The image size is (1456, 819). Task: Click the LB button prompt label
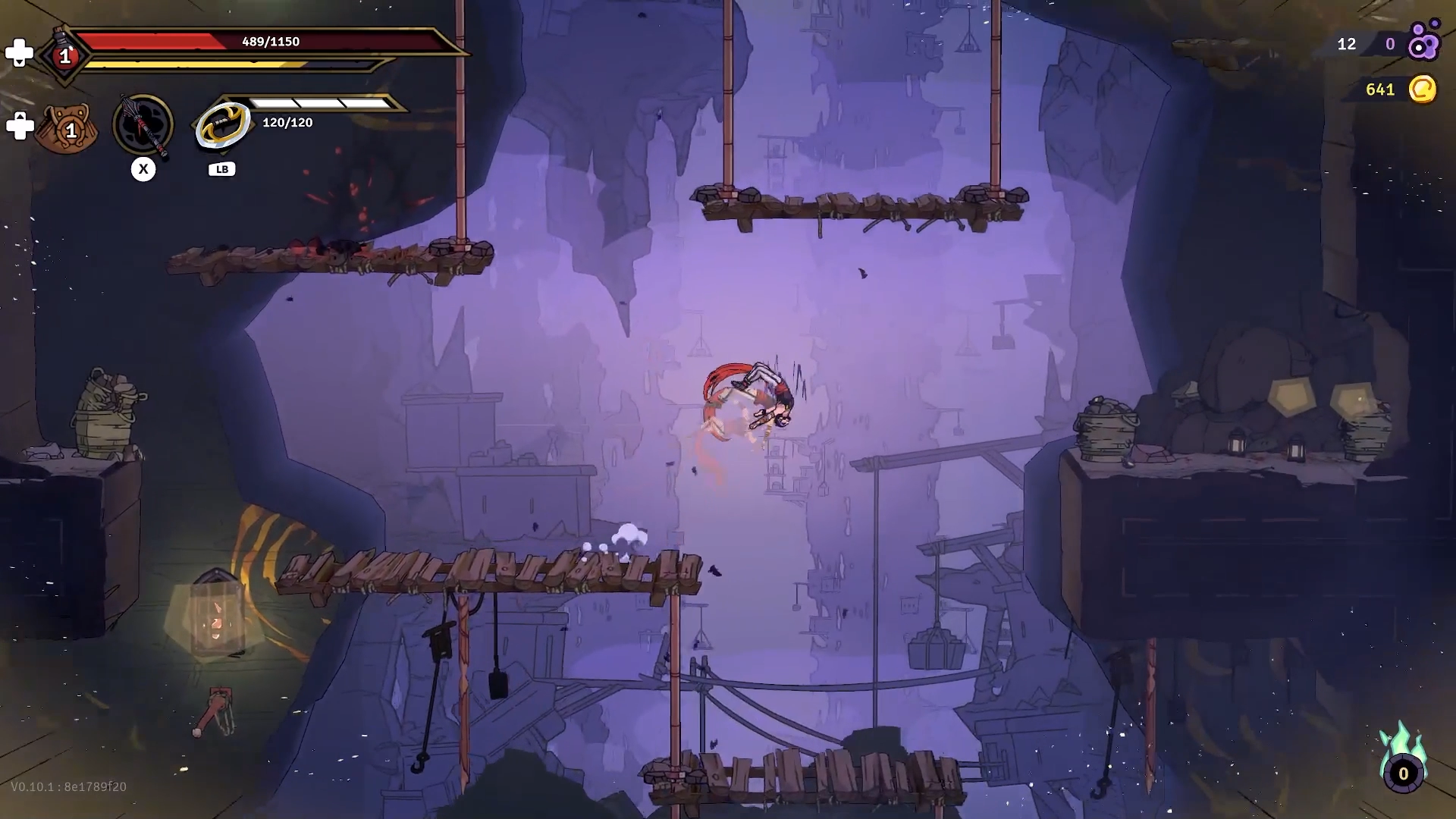[x=221, y=169]
